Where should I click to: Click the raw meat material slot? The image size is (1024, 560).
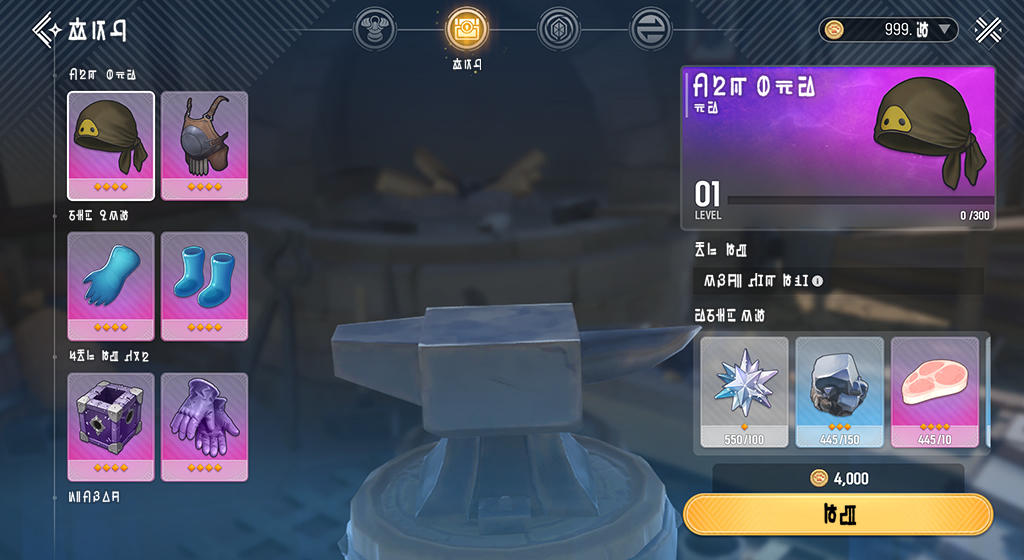[x=934, y=391]
